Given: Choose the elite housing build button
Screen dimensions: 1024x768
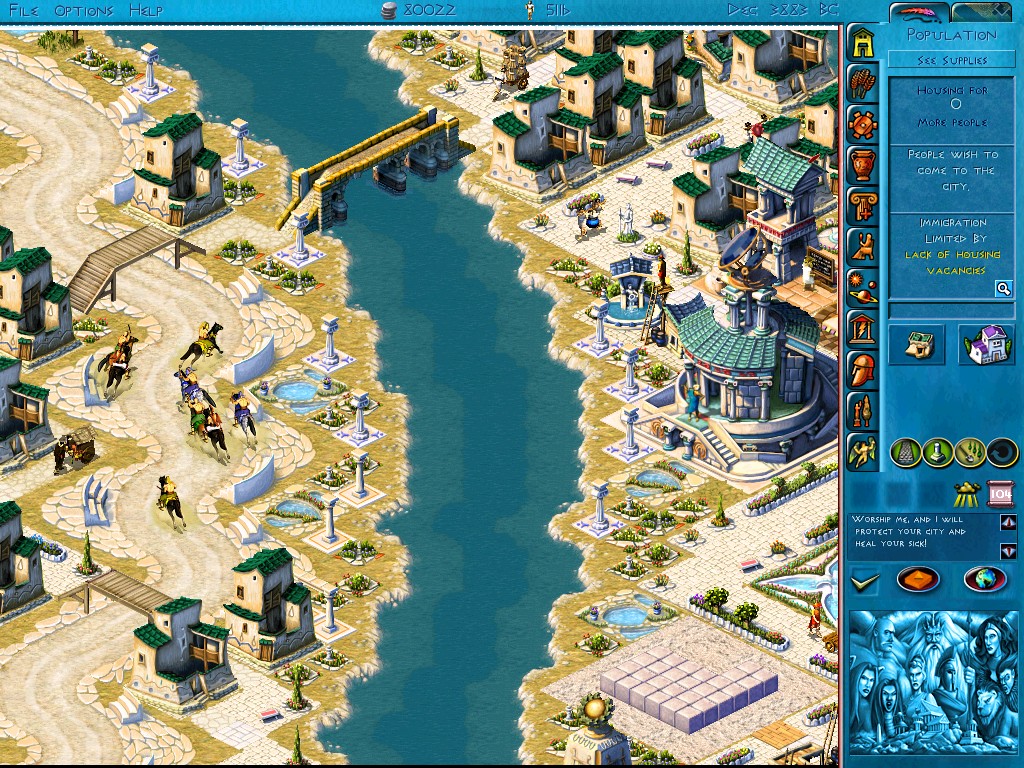Looking at the screenshot, I should click(x=986, y=345).
